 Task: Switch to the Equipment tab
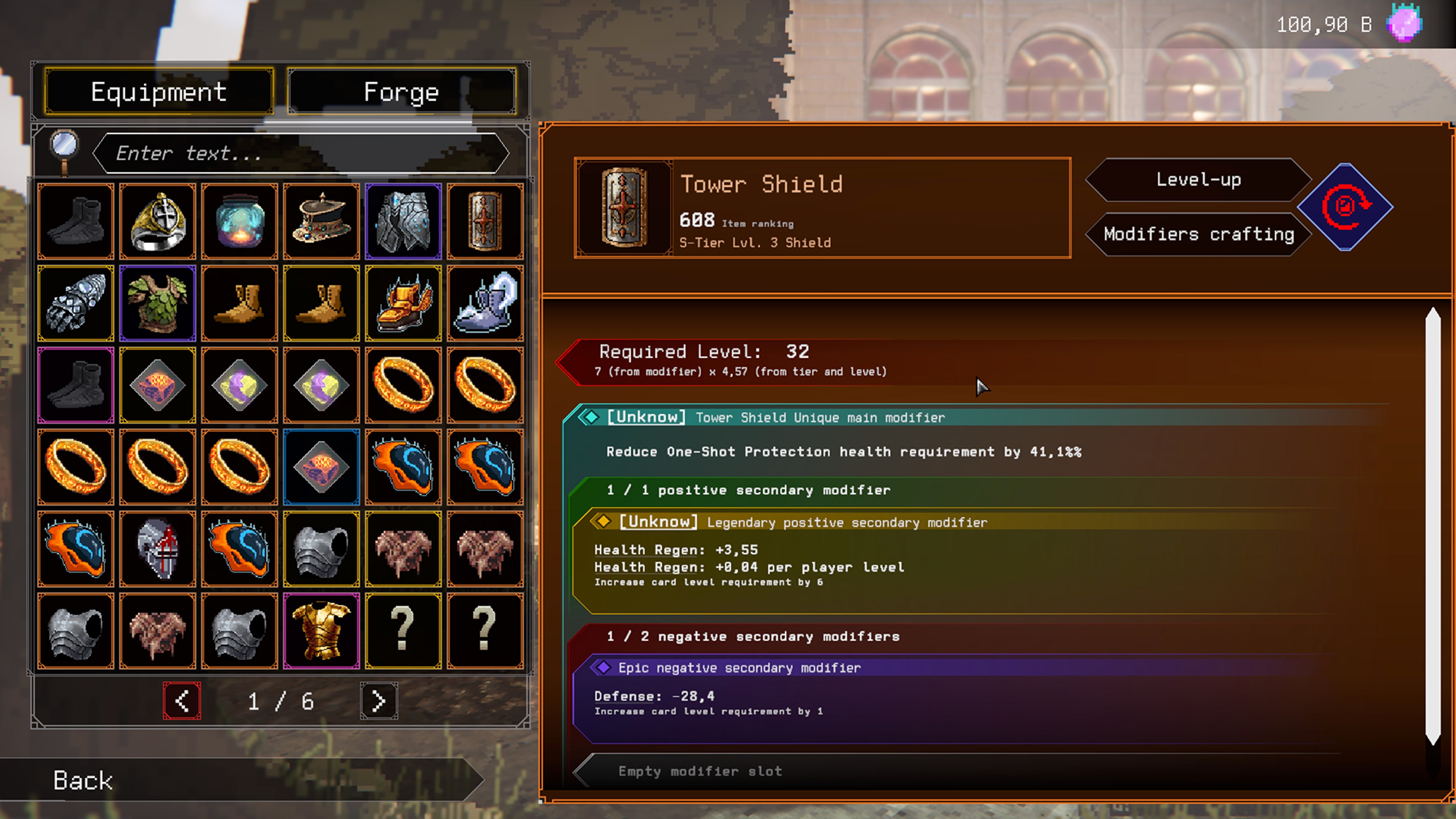pyautogui.click(x=159, y=91)
